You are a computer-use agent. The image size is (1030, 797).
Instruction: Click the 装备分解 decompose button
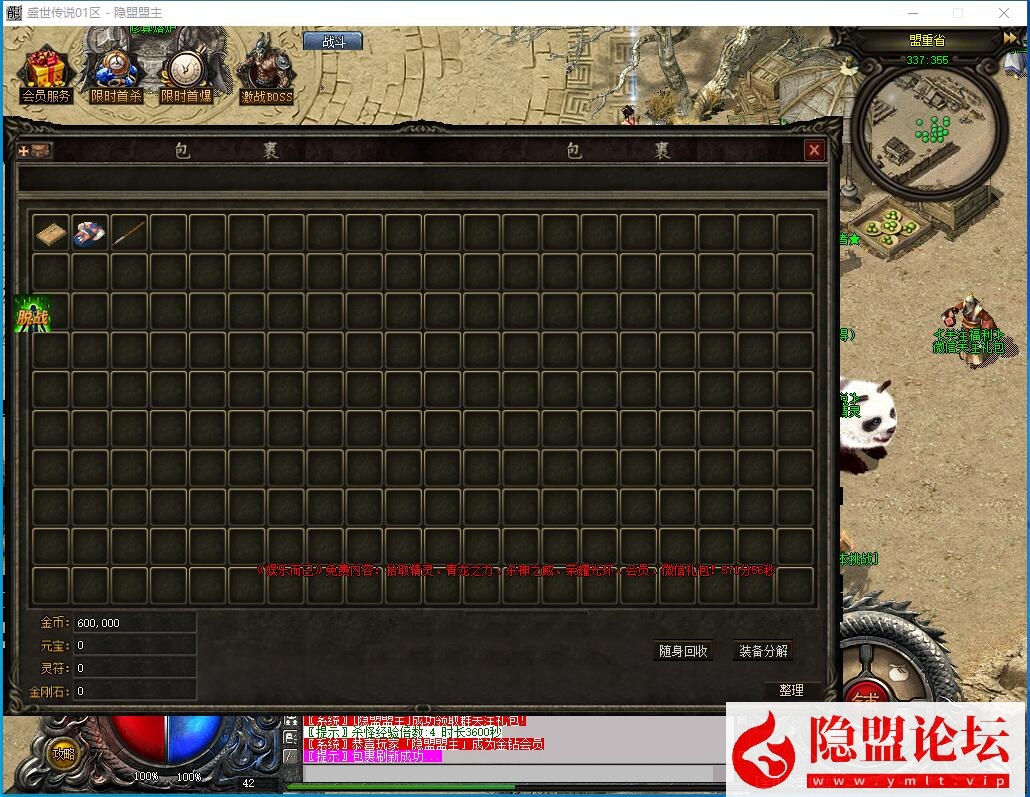click(763, 651)
